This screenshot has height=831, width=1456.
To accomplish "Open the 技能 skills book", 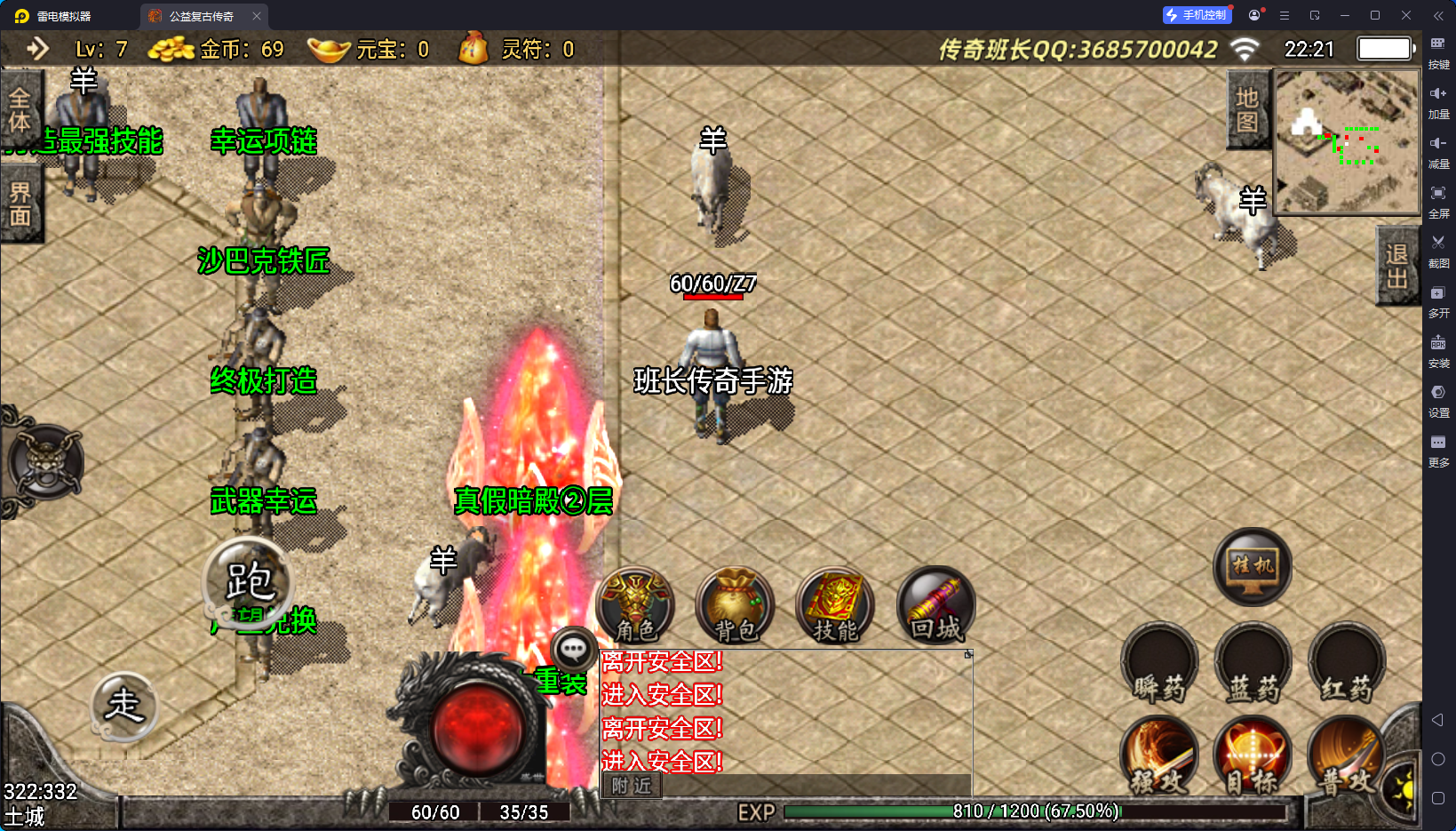I will pyautogui.click(x=835, y=605).
